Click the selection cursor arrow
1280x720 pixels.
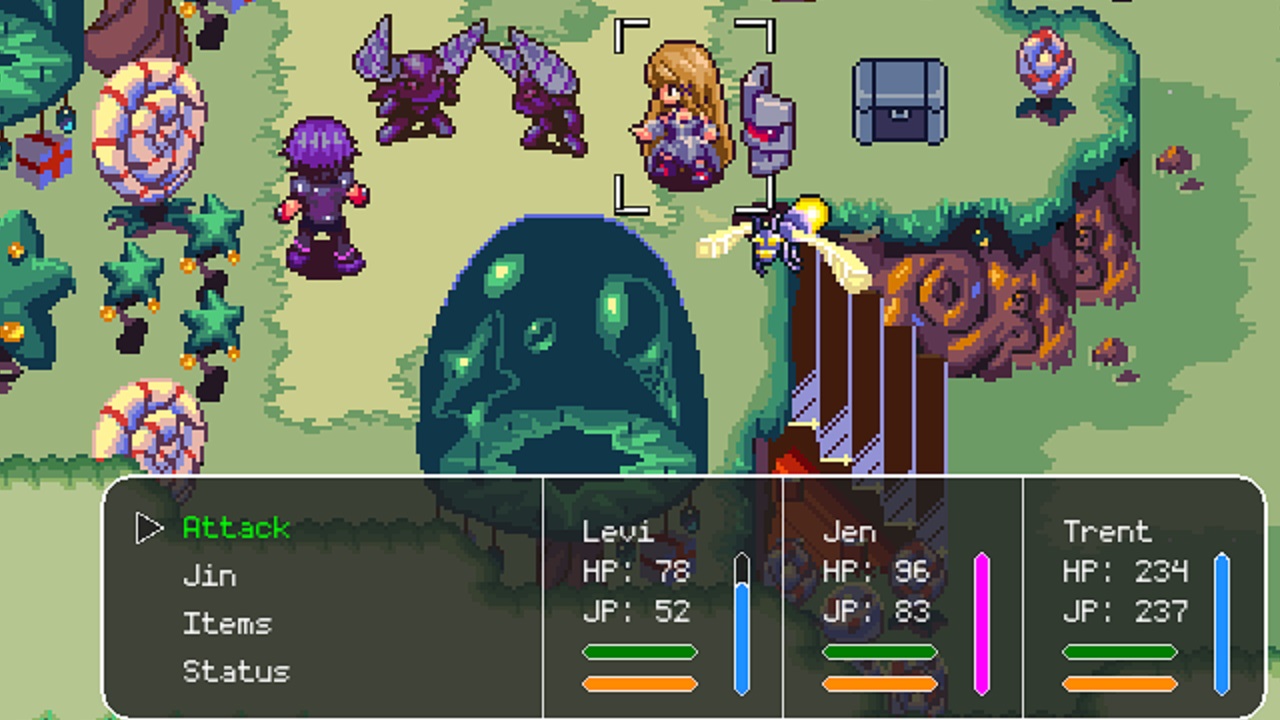(x=148, y=527)
